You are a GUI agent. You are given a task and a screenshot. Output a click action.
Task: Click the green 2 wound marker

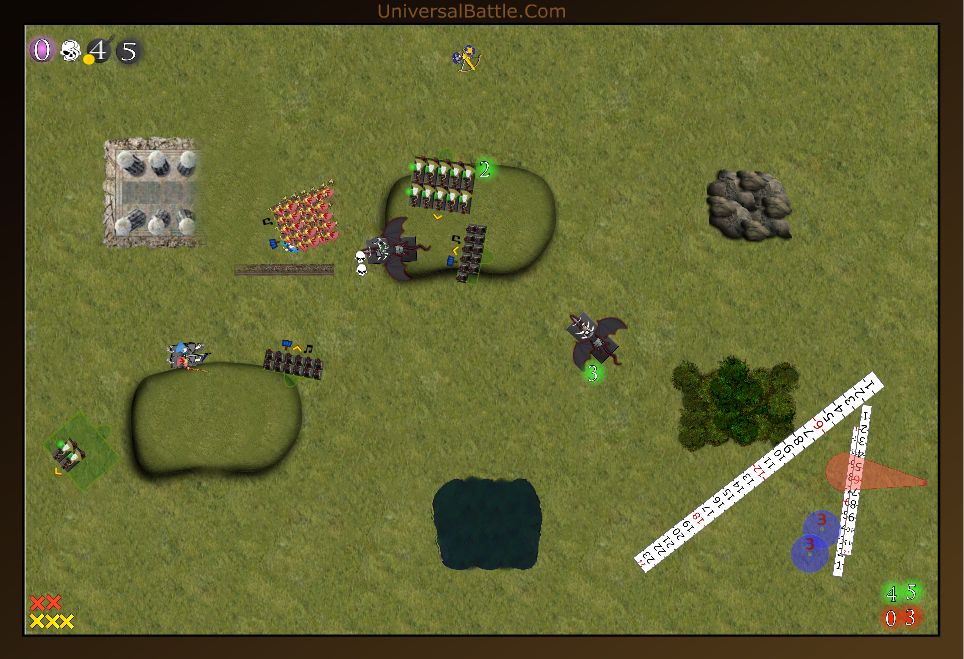[x=485, y=169]
